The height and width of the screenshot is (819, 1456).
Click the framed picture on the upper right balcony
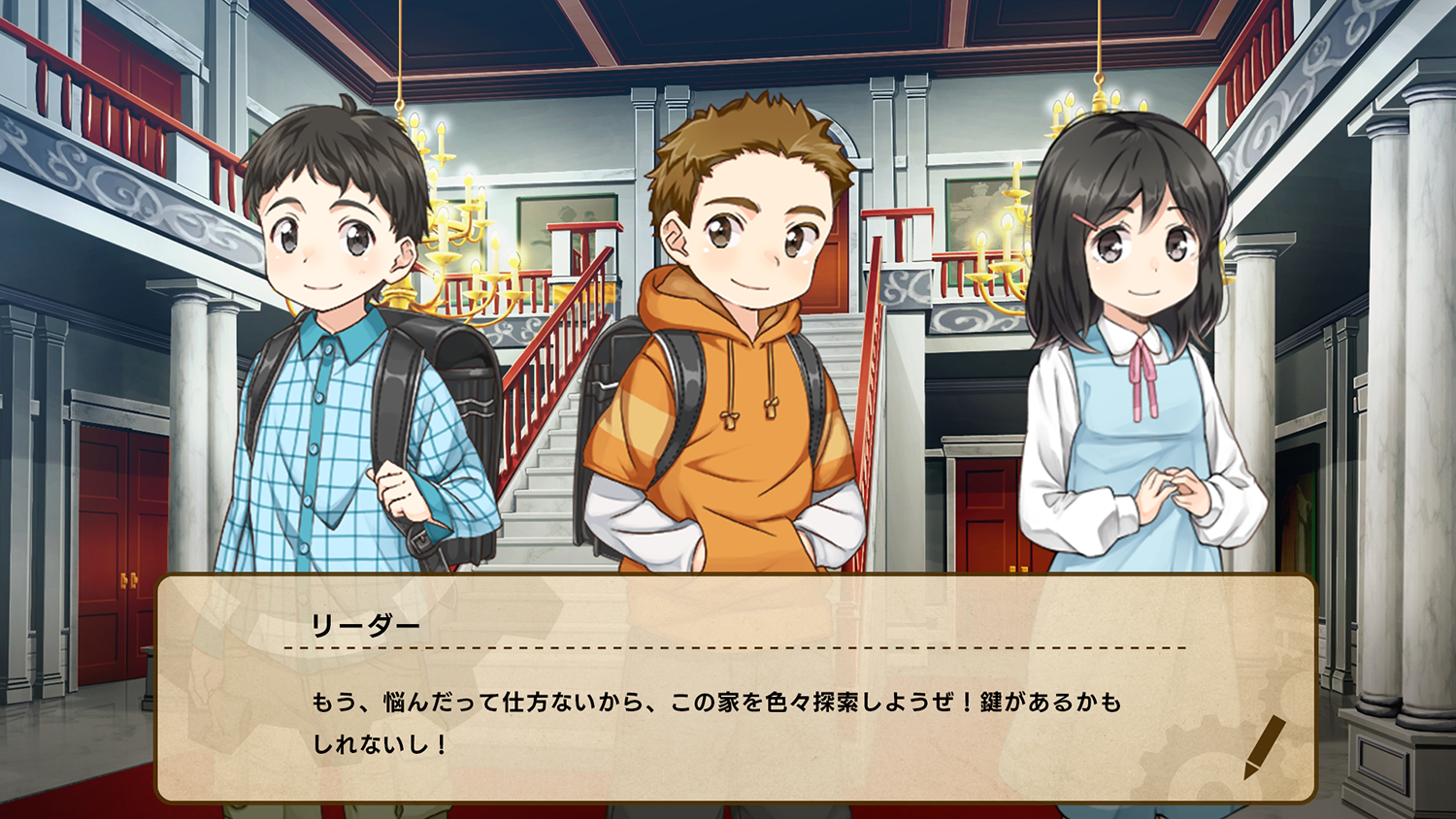pos(977,199)
